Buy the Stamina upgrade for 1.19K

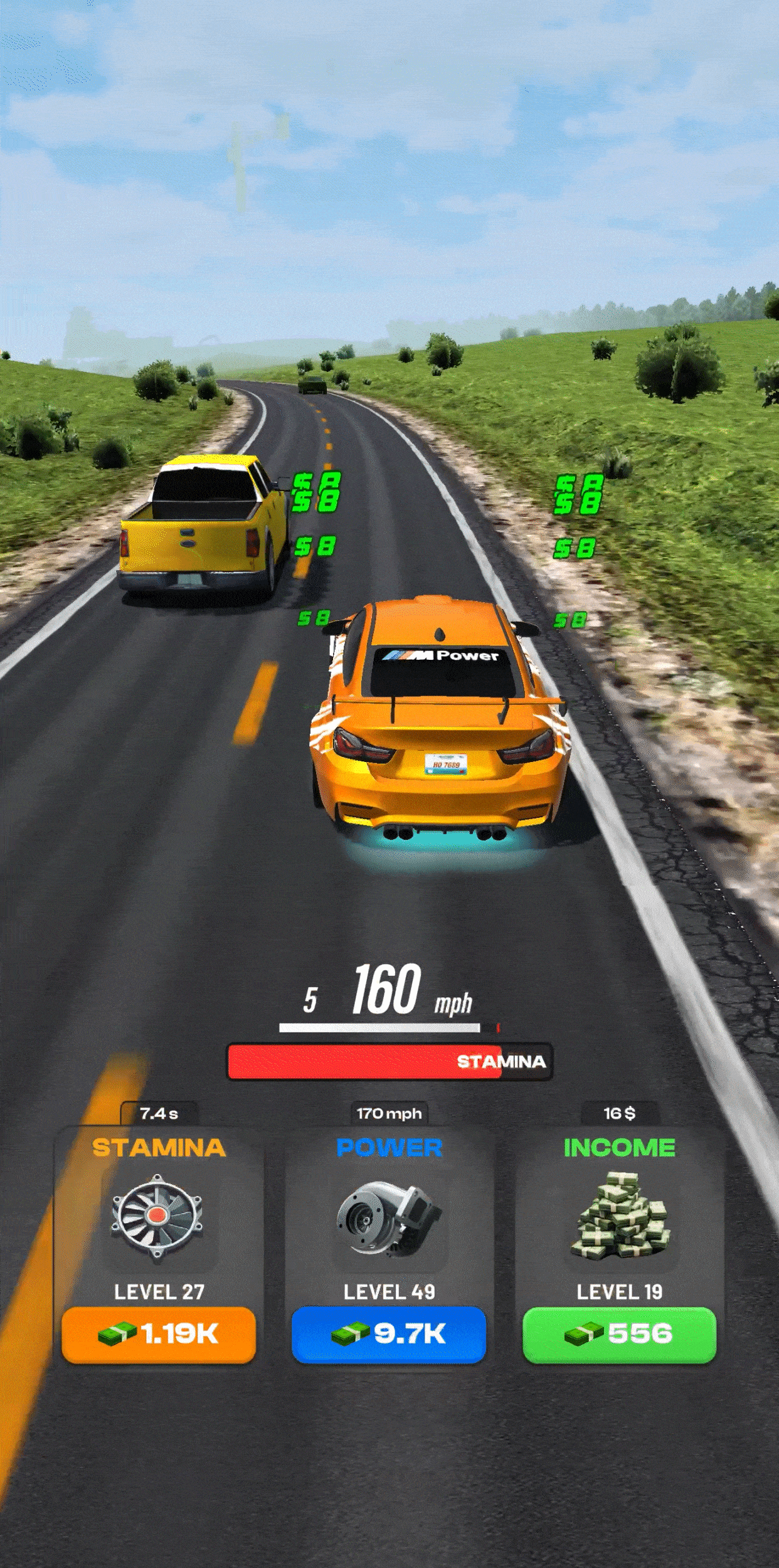click(159, 1334)
